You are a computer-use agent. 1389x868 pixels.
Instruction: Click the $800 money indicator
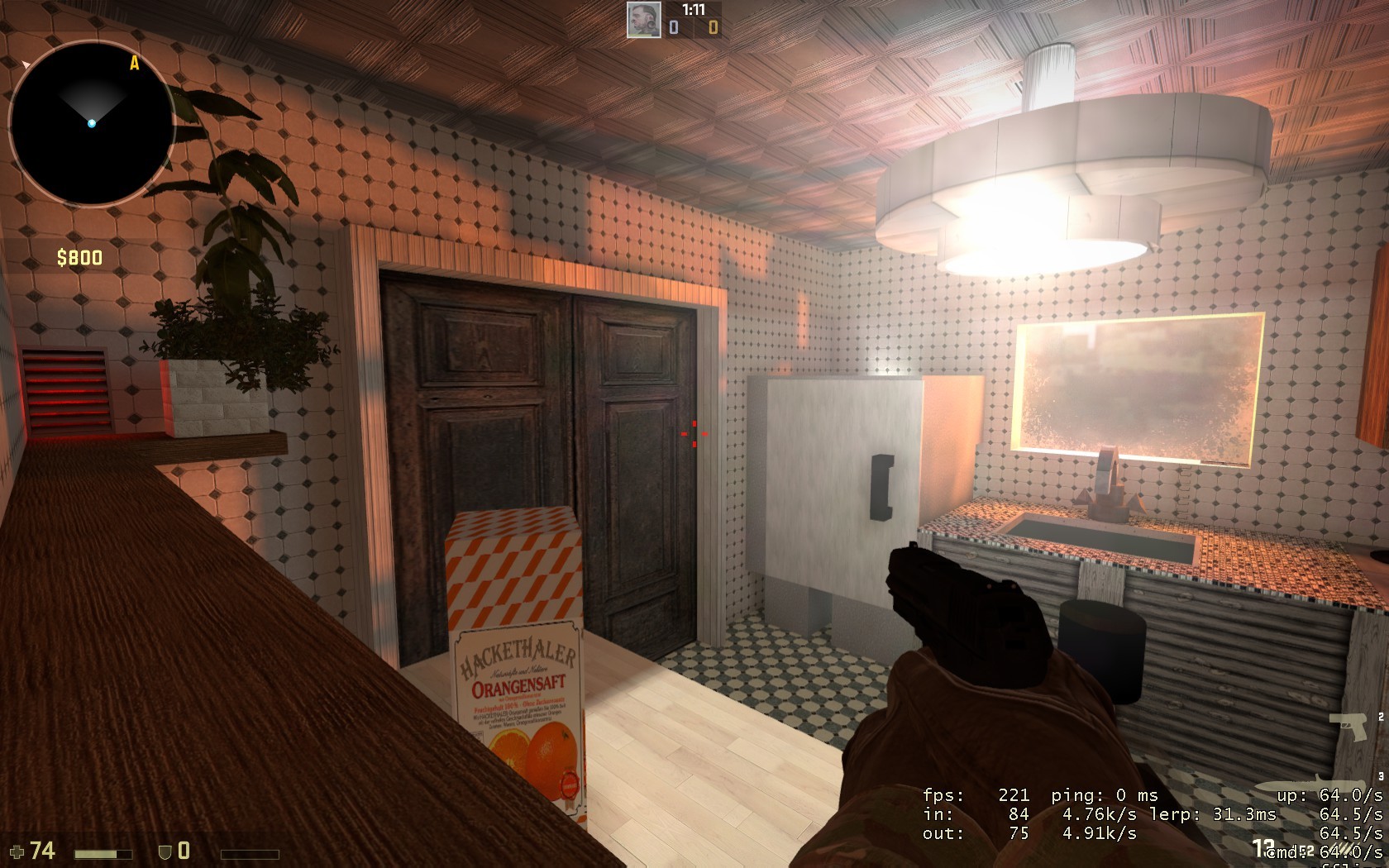click(x=78, y=256)
